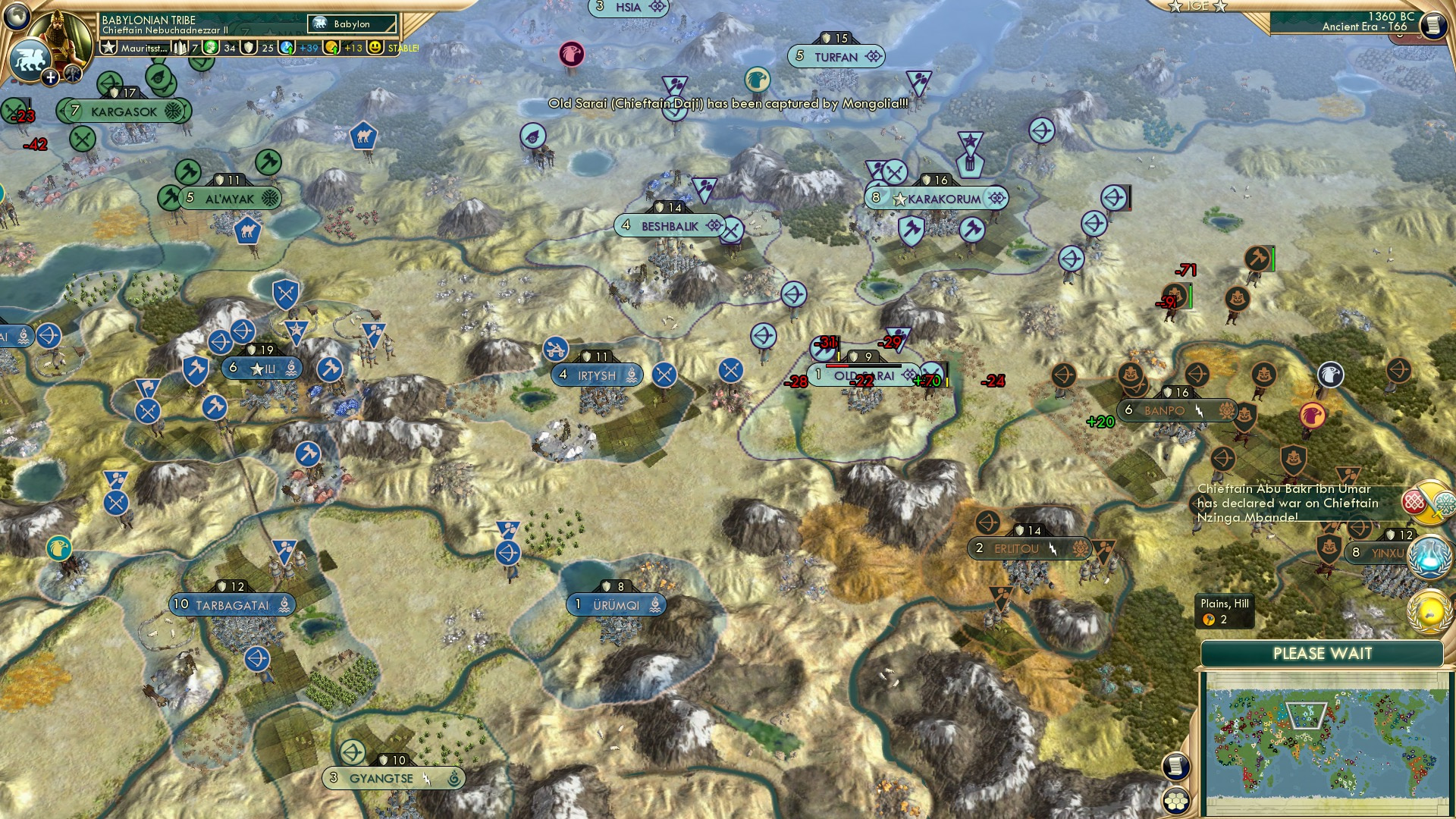Open the Babylon civilization selector dropdown
This screenshot has height=819, width=1456.
(351, 24)
